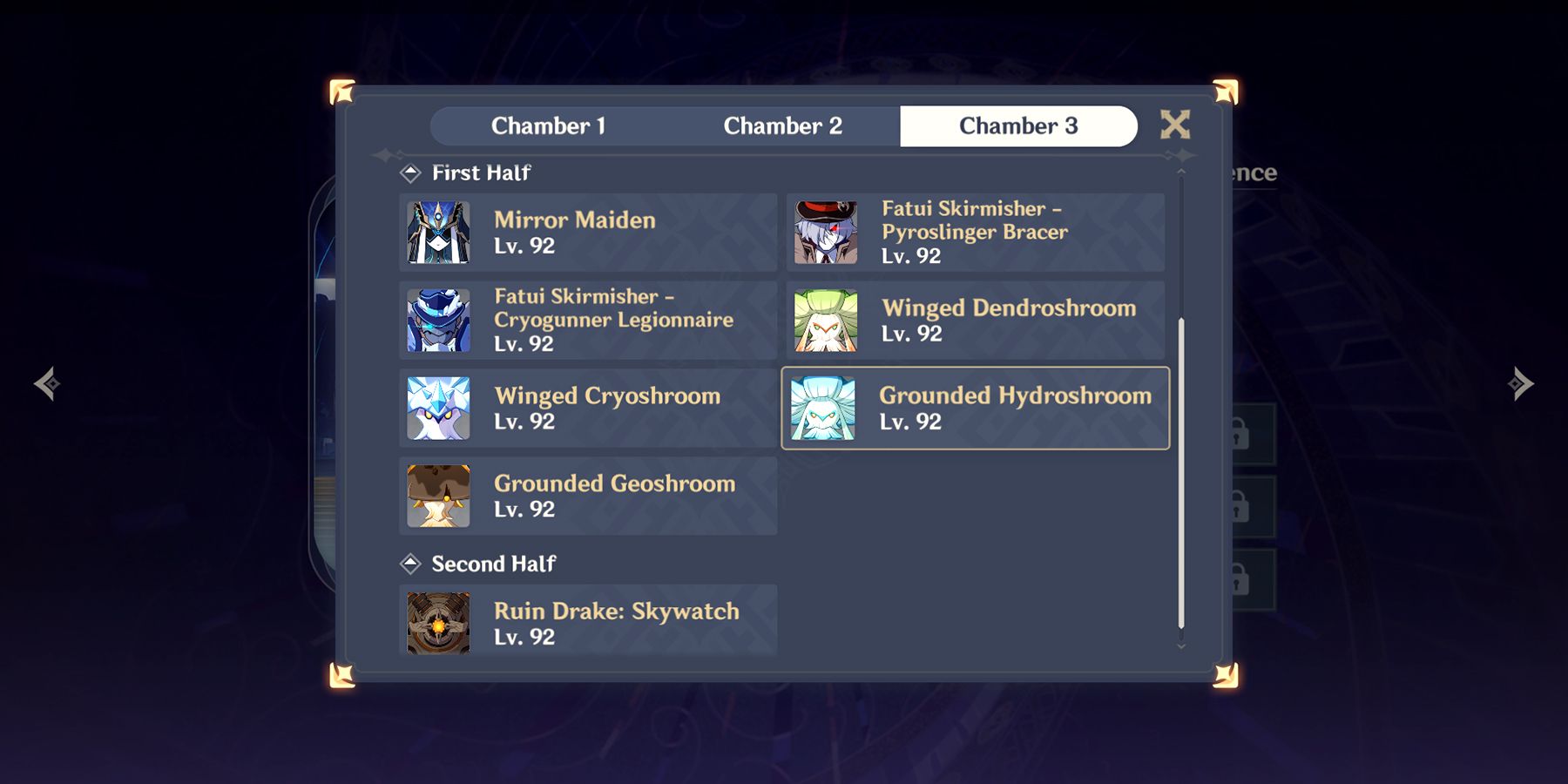Select the Grounded Hydroshroom entry row

pyautogui.click(x=974, y=408)
